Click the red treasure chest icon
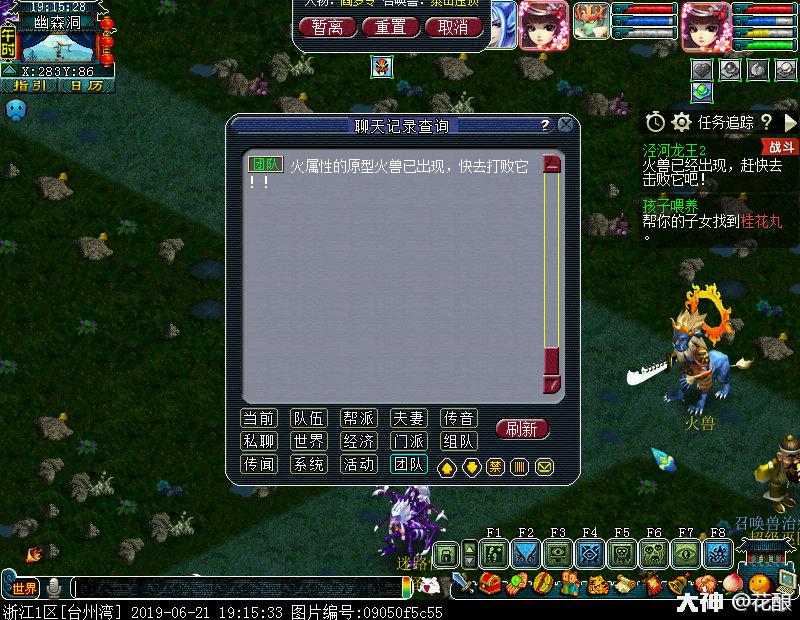This screenshot has width=800, height=620. point(490,584)
